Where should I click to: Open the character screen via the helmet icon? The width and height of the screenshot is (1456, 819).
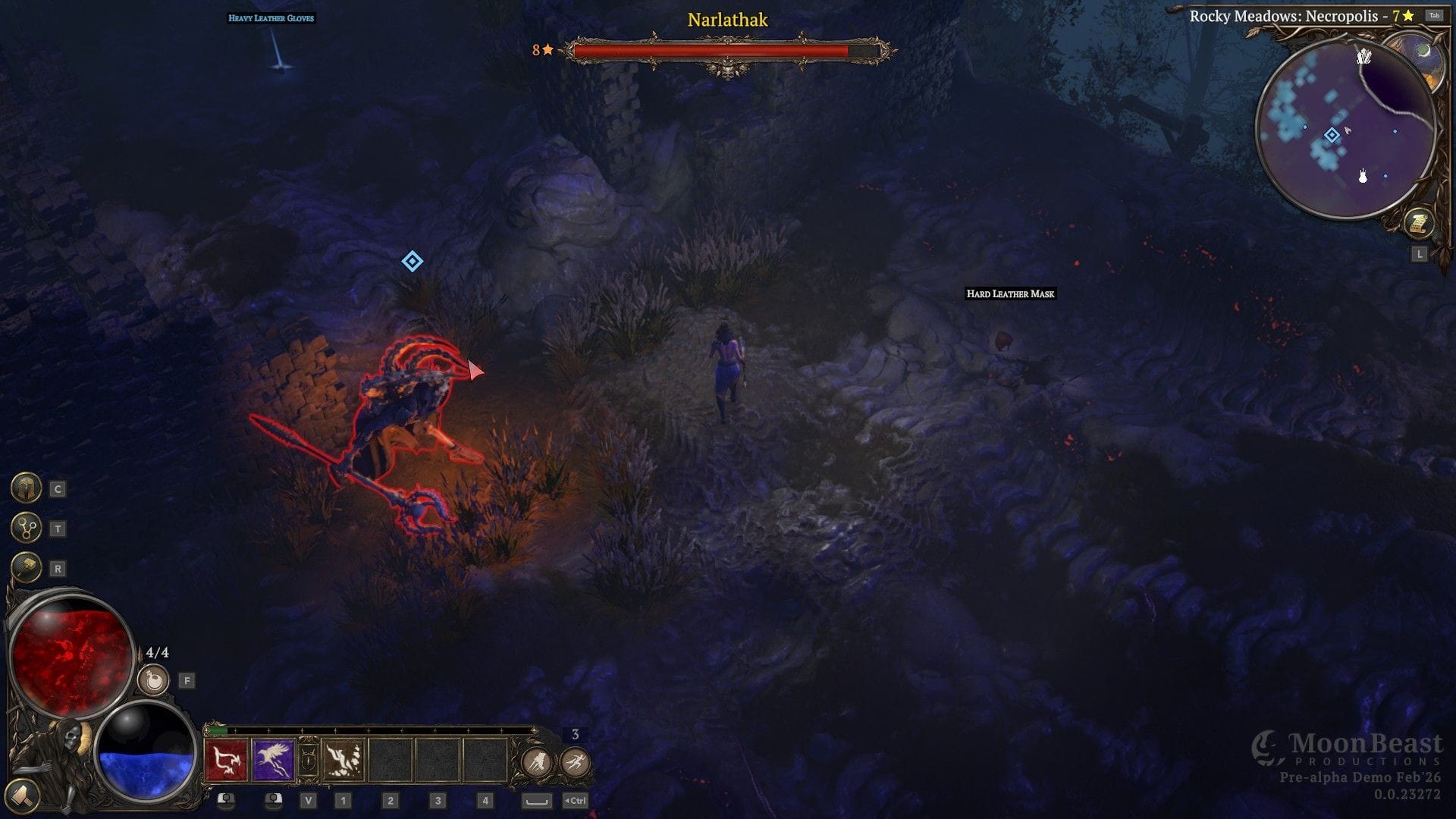tap(27, 488)
